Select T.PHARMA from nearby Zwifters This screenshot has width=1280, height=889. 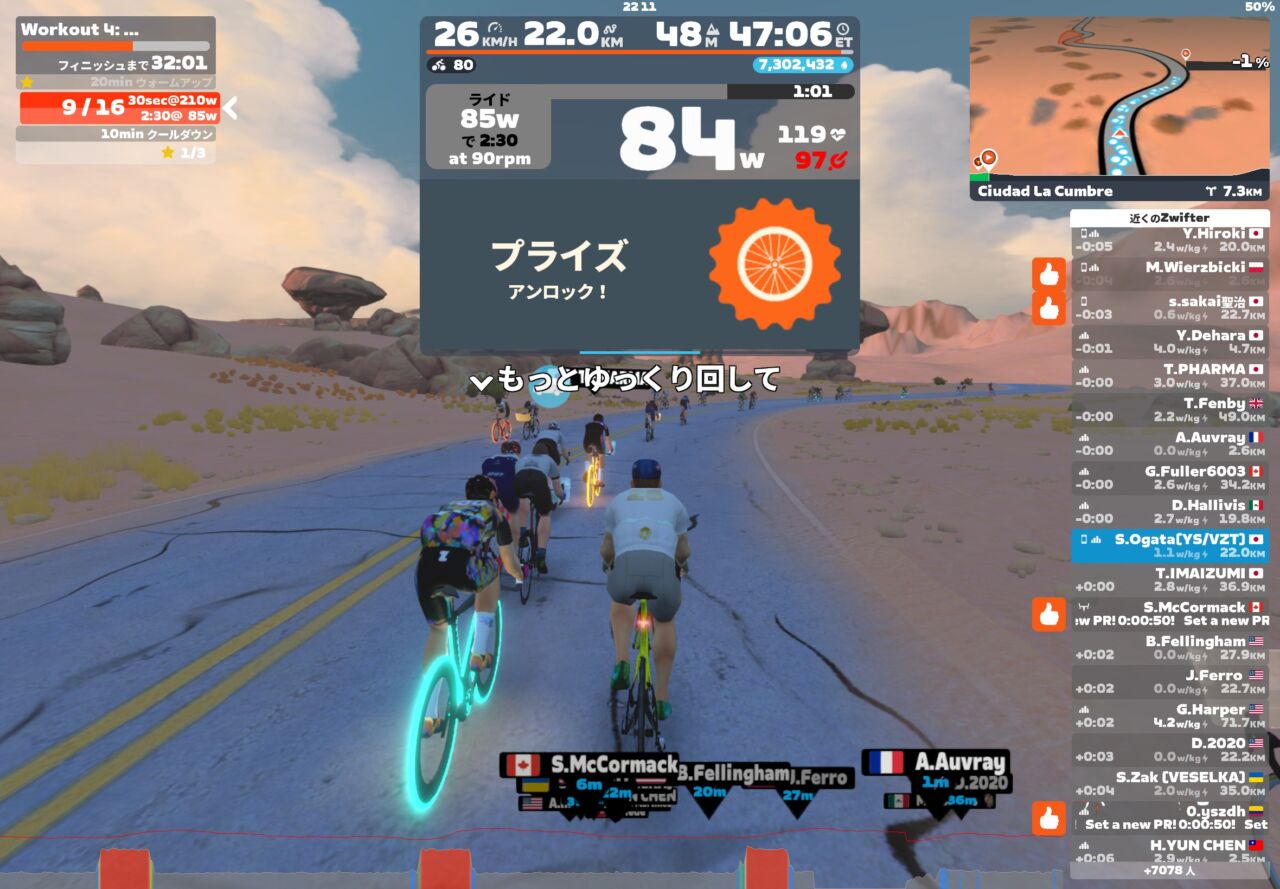click(x=1169, y=376)
